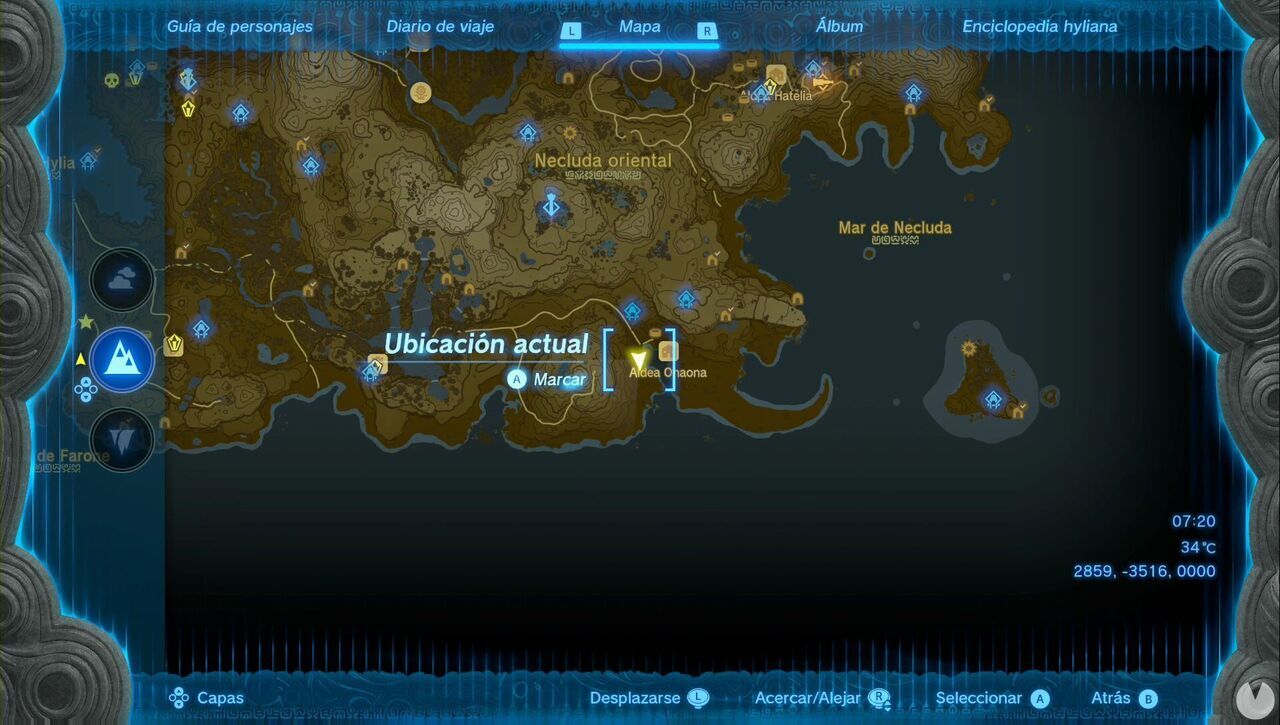This screenshot has height=725, width=1280.
Task: Click the R bumper to cycle tabs right
Action: pos(708,31)
